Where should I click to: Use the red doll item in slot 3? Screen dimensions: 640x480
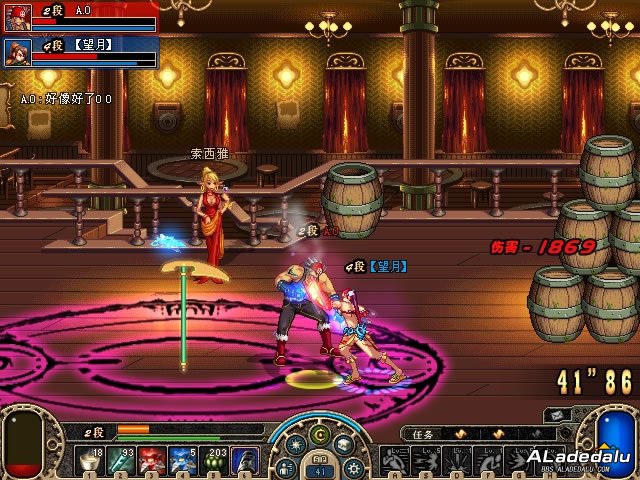(153, 461)
